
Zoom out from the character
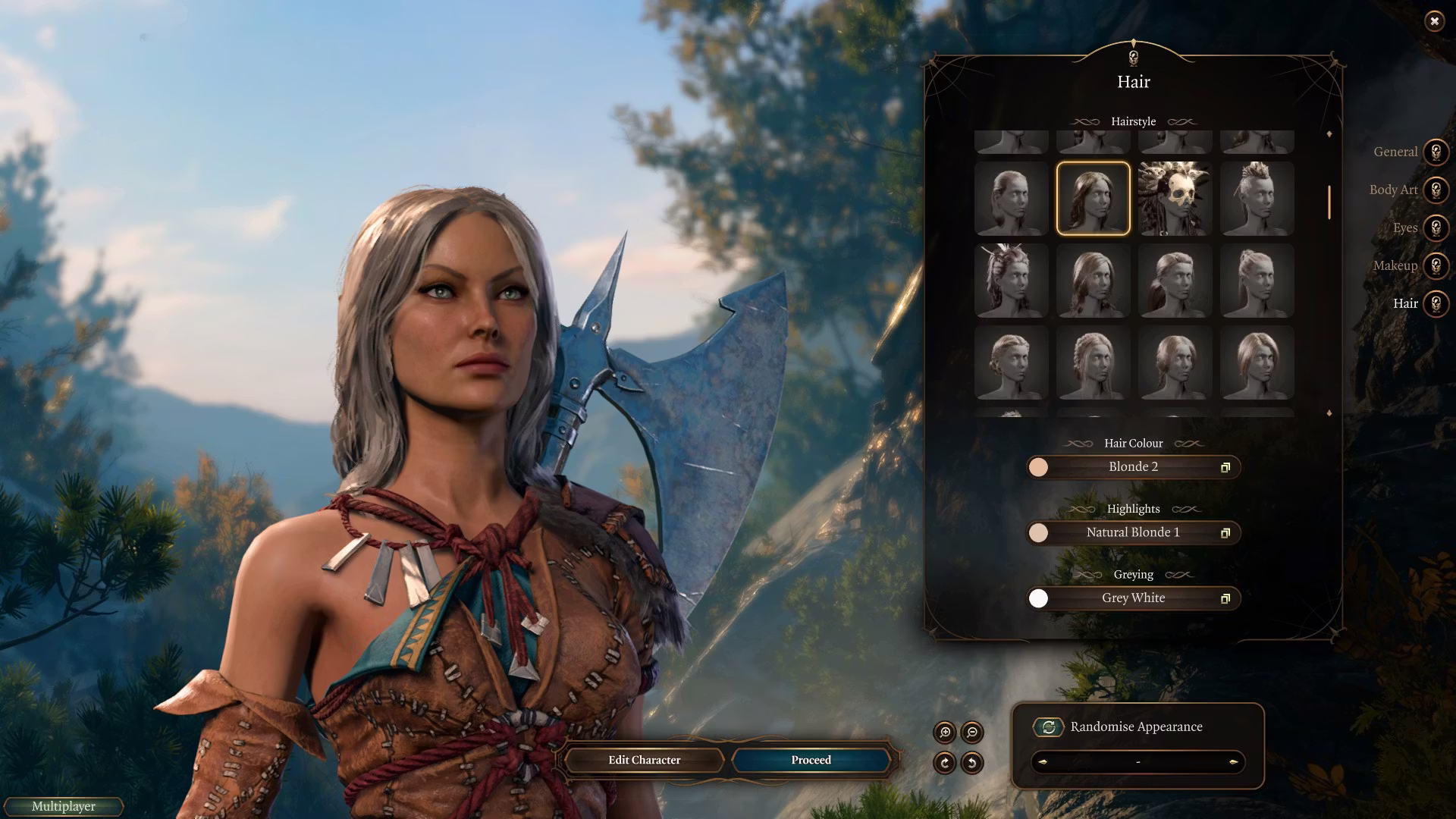(972, 733)
